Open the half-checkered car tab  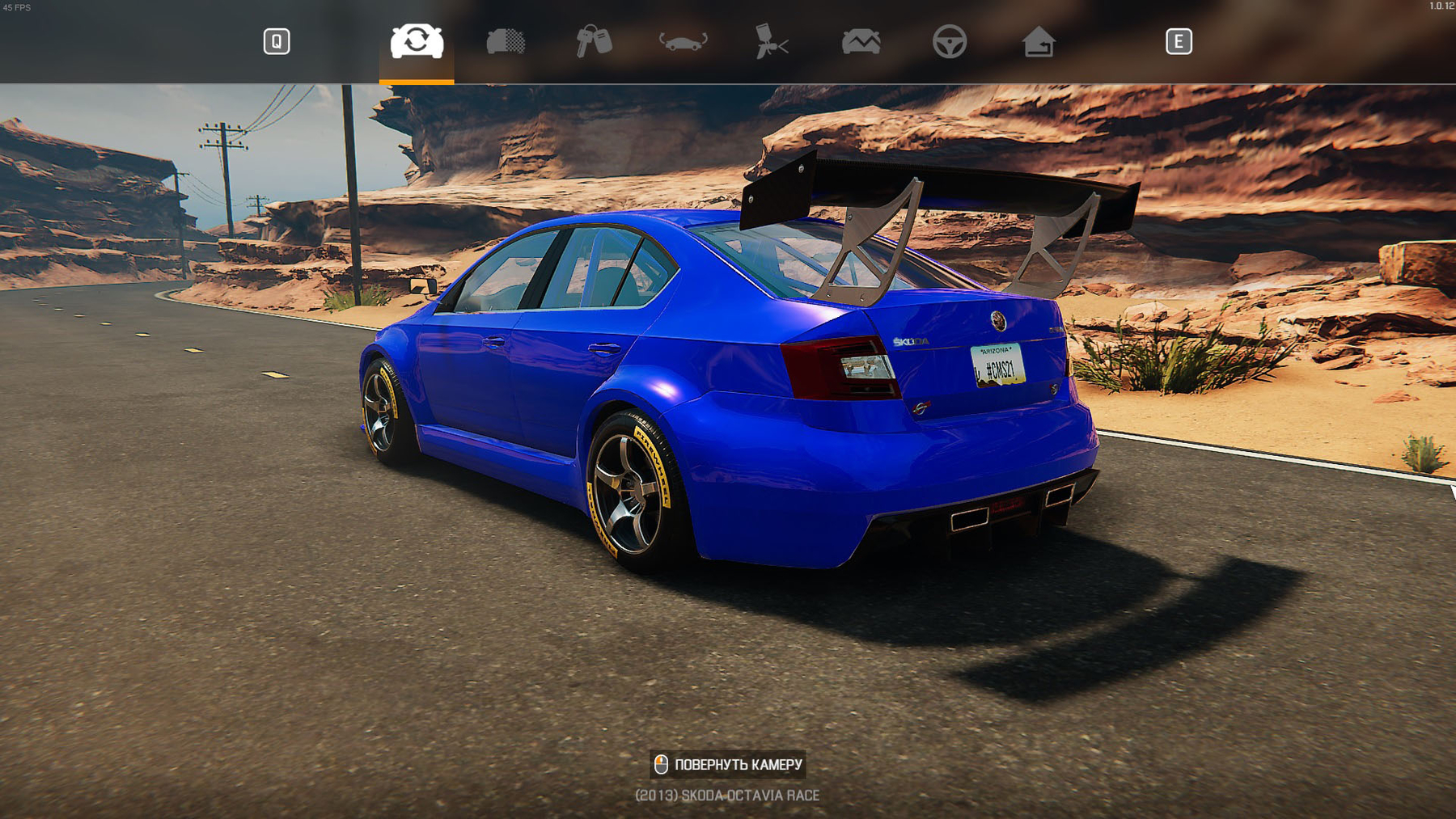(x=506, y=41)
